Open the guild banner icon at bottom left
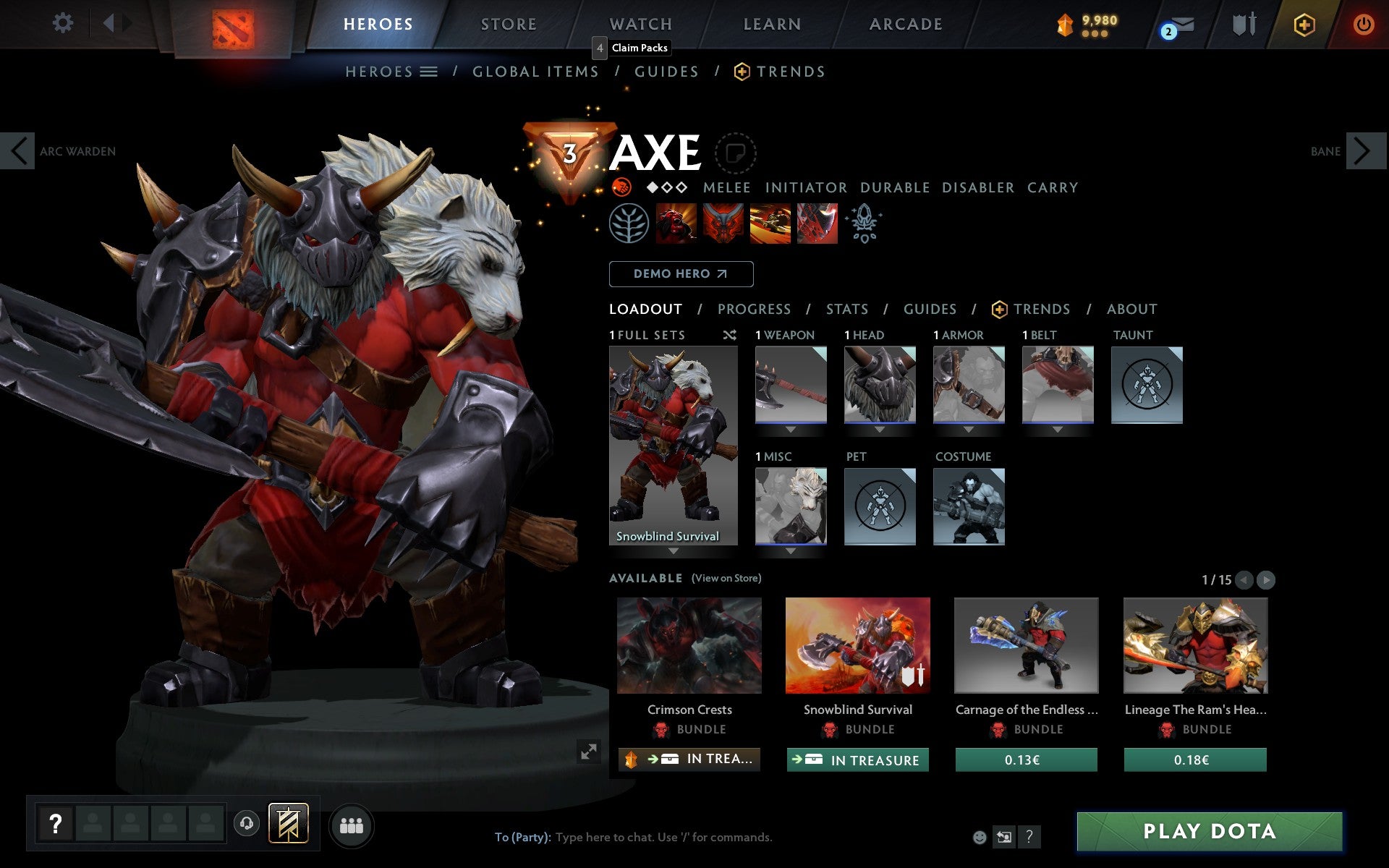1389x868 pixels. click(x=287, y=822)
